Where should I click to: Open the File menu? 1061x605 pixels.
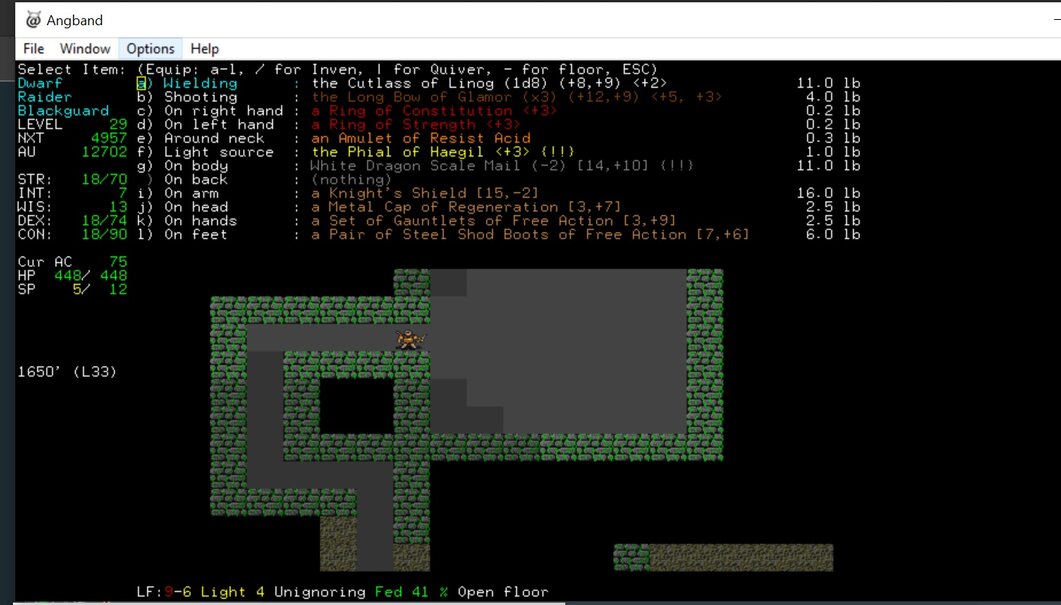(x=33, y=48)
